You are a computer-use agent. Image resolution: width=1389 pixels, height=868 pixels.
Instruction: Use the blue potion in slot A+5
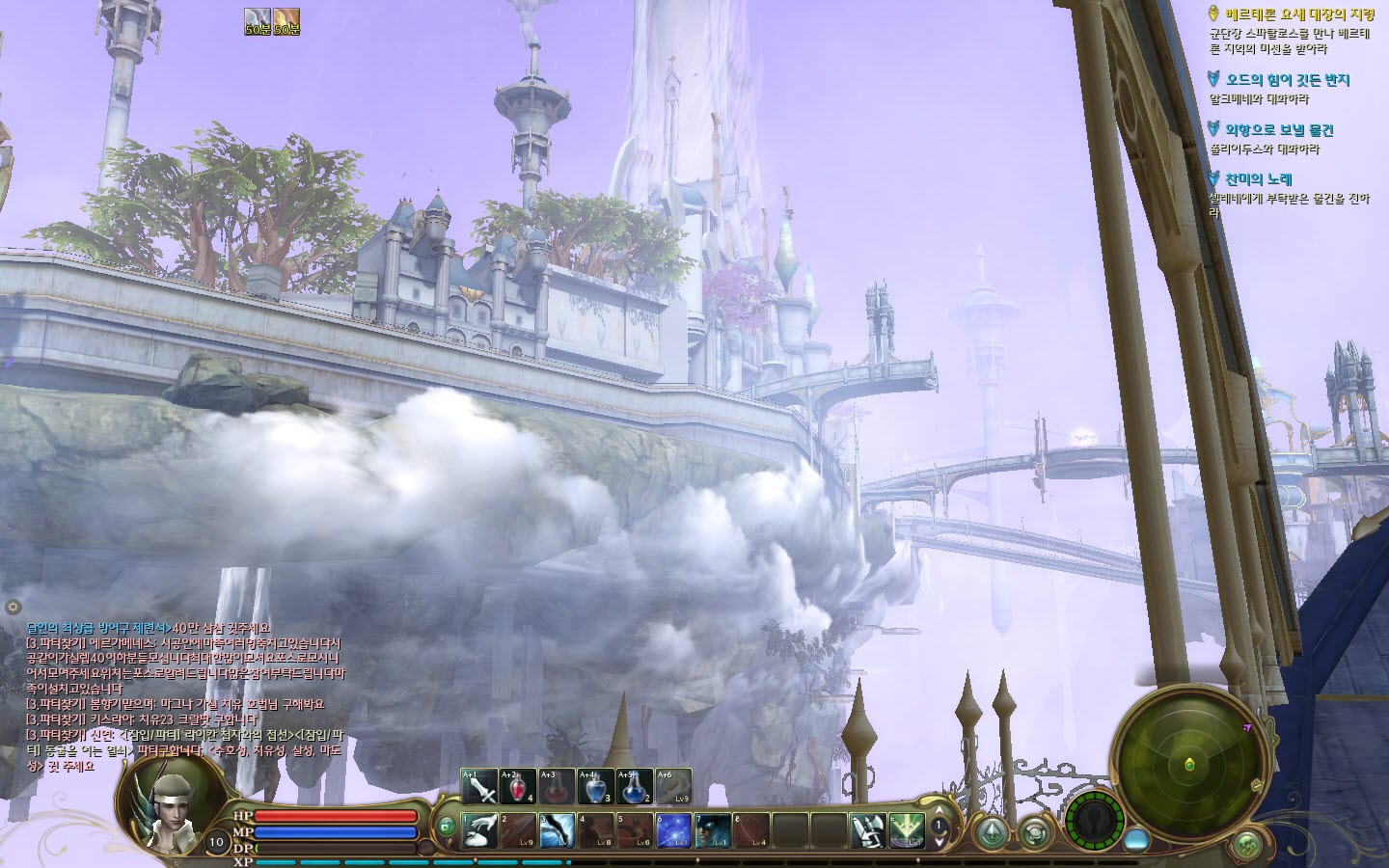tap(634, 787)
